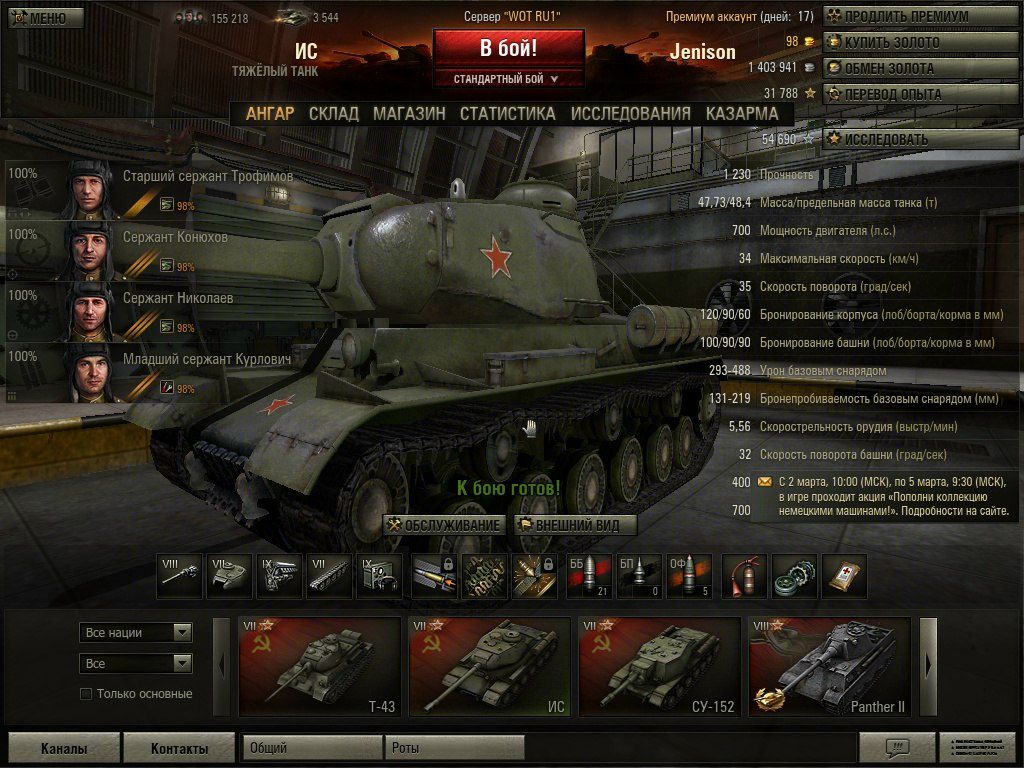Open the Контакты panel
The width and height of the screenshot is (1024, 768).
tap(179, 748)
